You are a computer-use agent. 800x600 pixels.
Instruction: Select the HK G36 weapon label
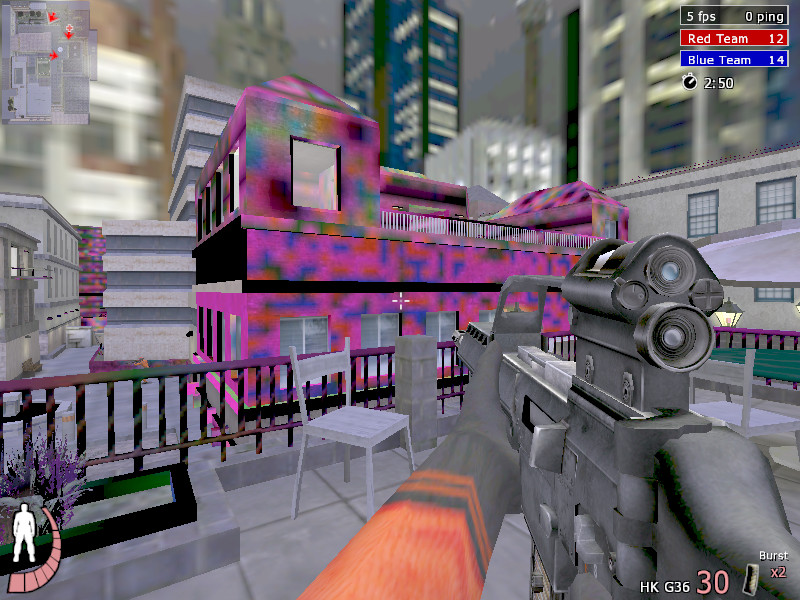click(x=665, y=583)
